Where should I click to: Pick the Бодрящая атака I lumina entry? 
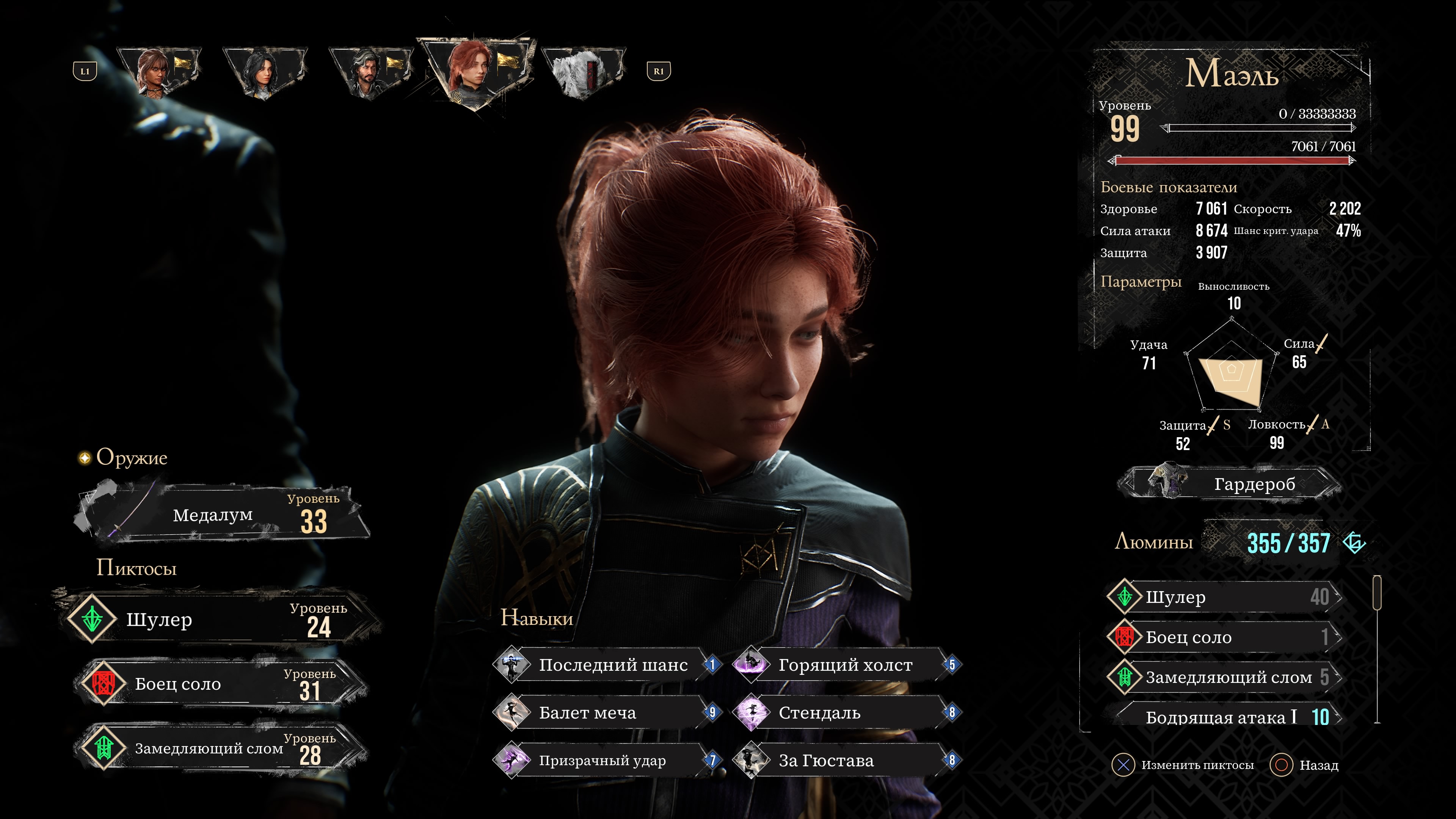coord(1224,717)
